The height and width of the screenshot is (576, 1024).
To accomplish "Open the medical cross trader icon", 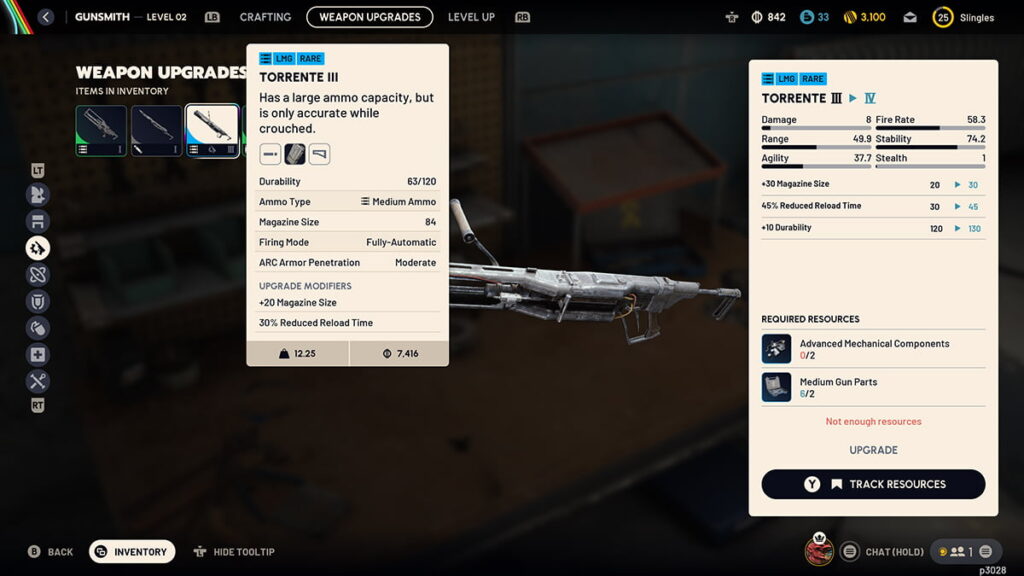I will (x=38, y=355).
